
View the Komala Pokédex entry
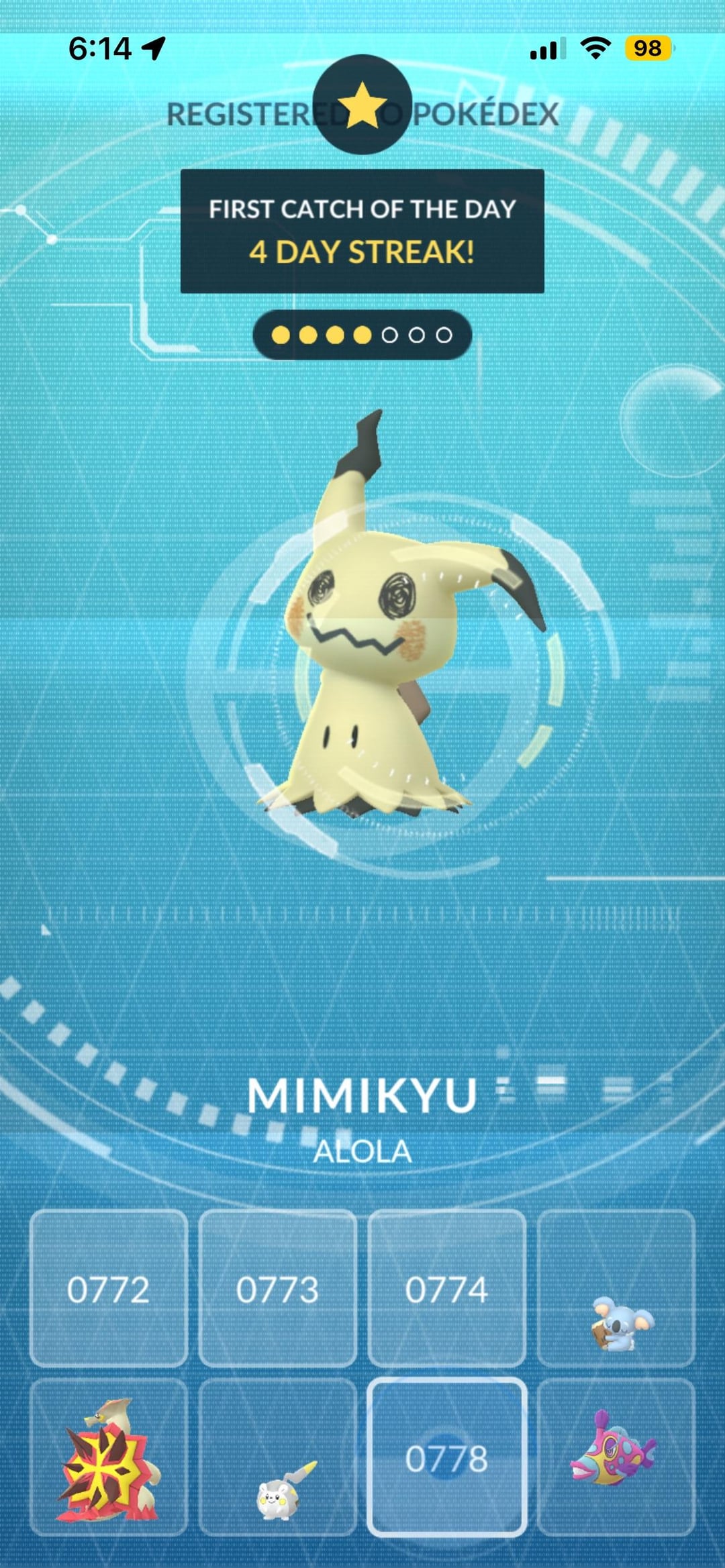tap(616, 1289)
